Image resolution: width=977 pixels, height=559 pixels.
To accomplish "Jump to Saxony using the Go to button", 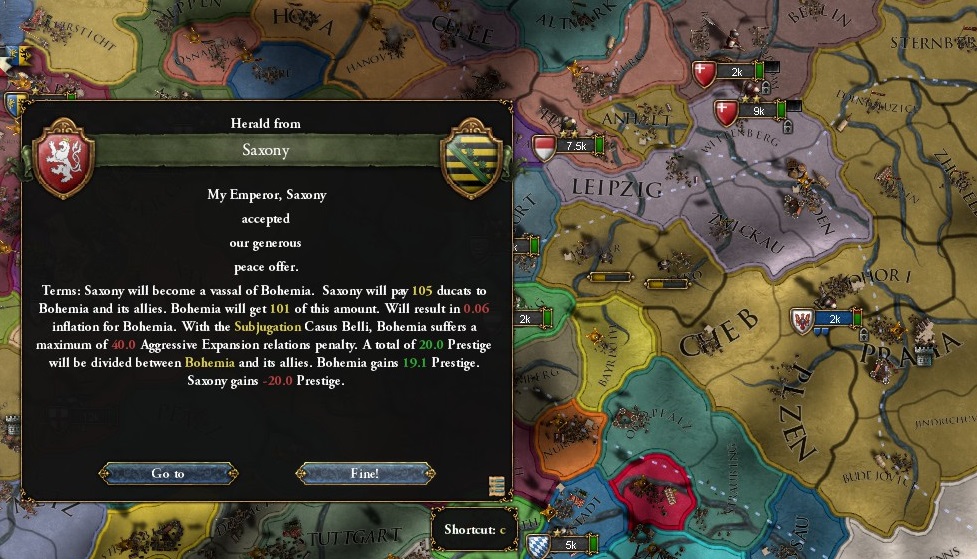I will [168, 473].
